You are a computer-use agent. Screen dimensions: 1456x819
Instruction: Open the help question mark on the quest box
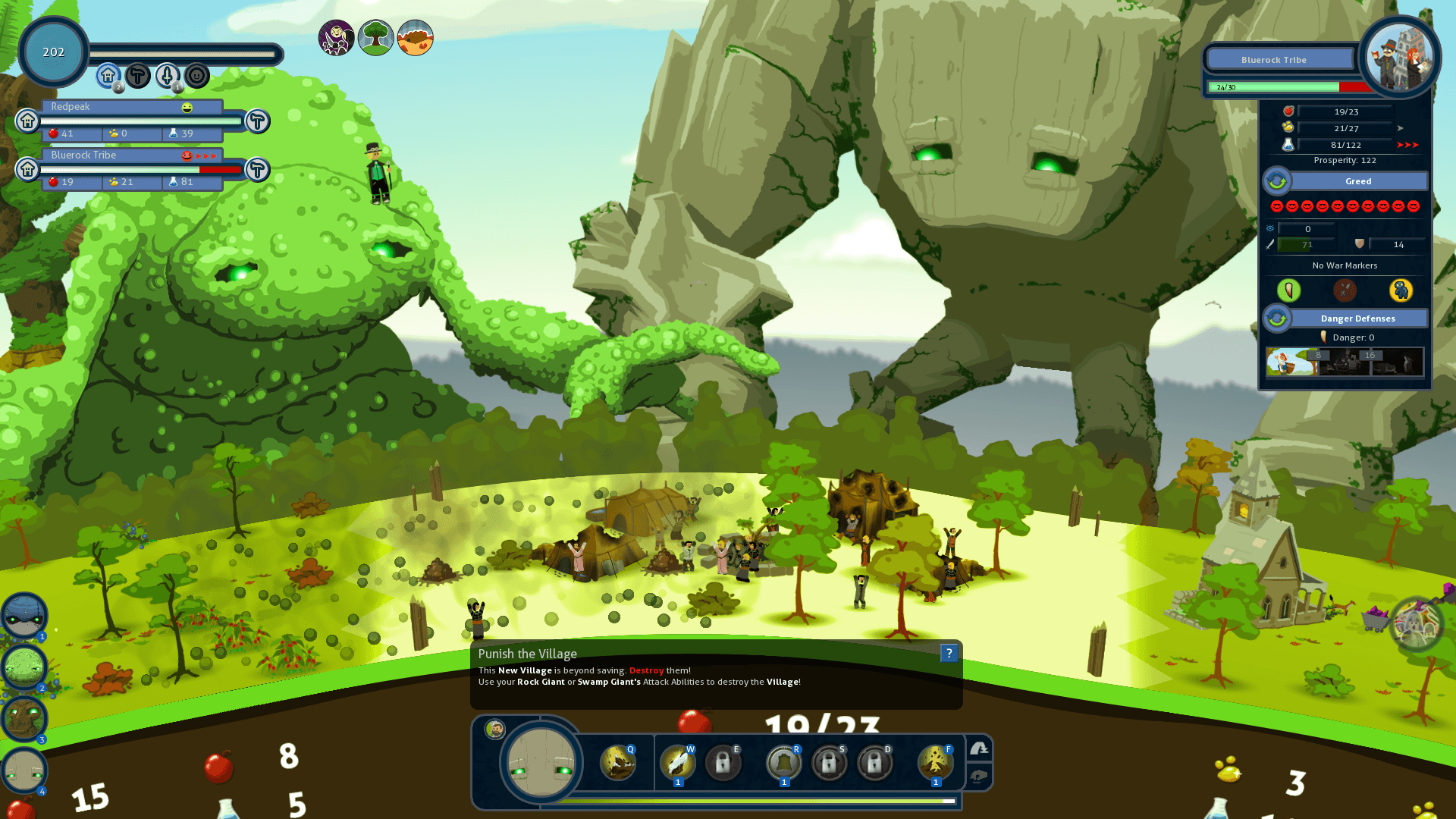(949, 653)
